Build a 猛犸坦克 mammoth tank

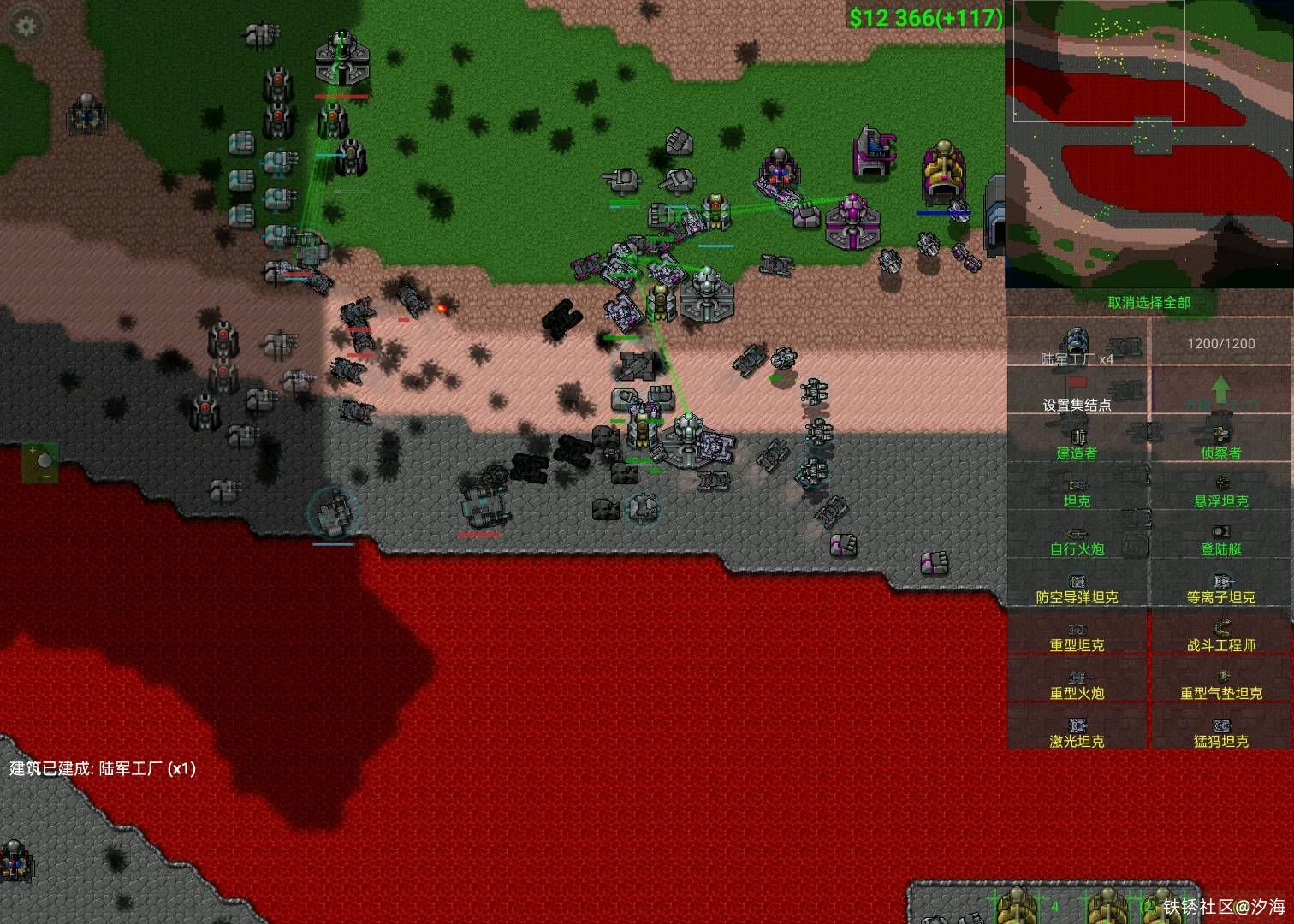[x=1220, y=731]
